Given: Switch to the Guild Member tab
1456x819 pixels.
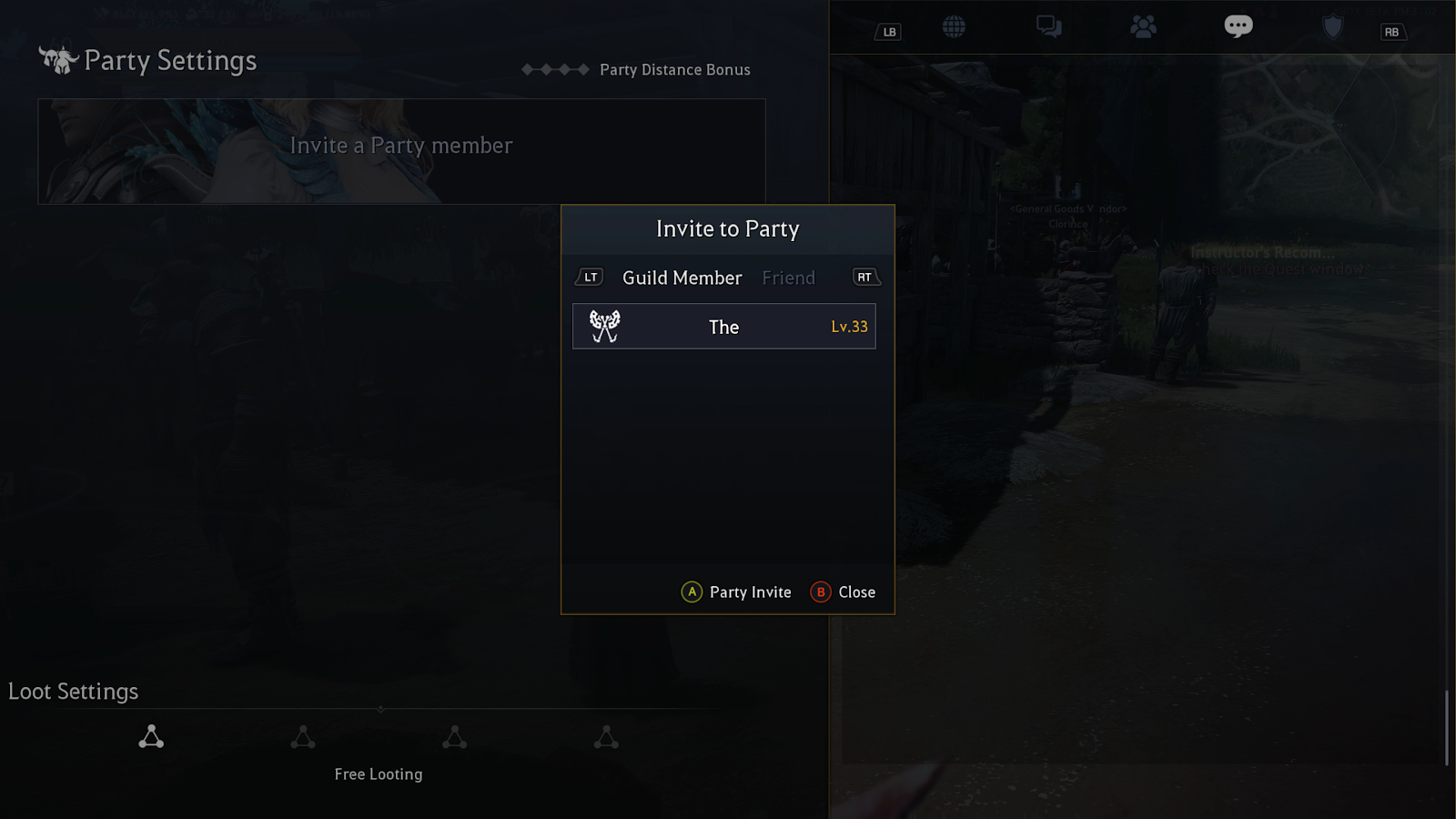Looking at the screenshot, I should [x=682, y=278].
